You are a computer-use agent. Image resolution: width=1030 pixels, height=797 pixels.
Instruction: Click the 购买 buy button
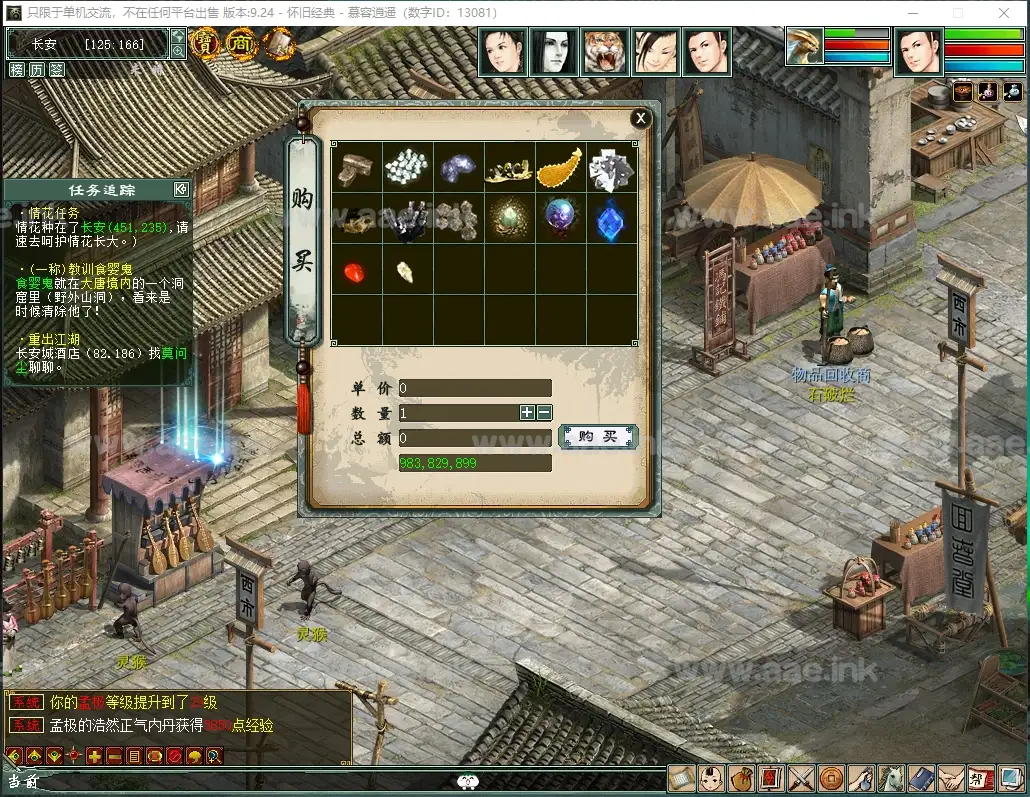coord(598,437)
